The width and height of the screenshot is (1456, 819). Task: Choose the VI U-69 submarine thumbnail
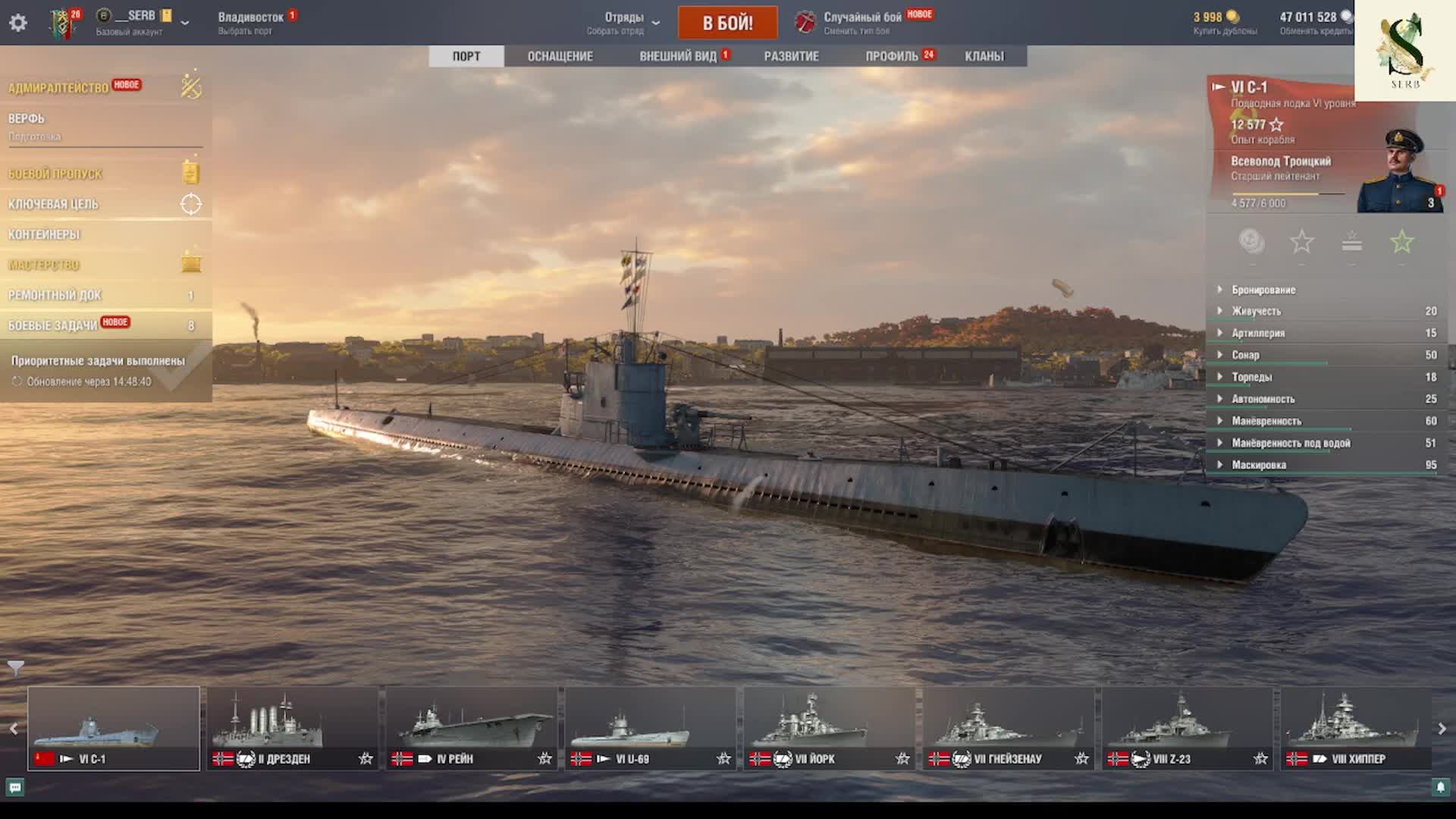[x=650, y=728]
